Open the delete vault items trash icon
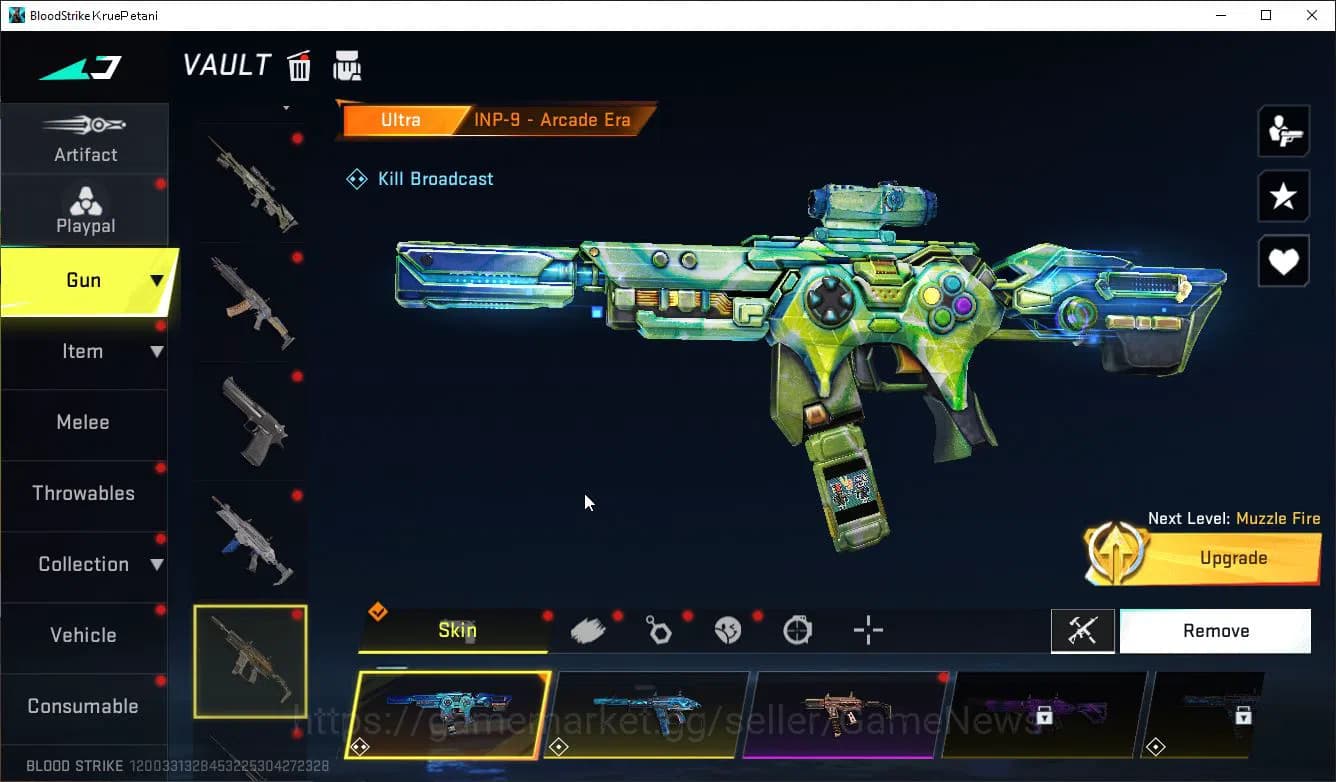 (299, 65)
